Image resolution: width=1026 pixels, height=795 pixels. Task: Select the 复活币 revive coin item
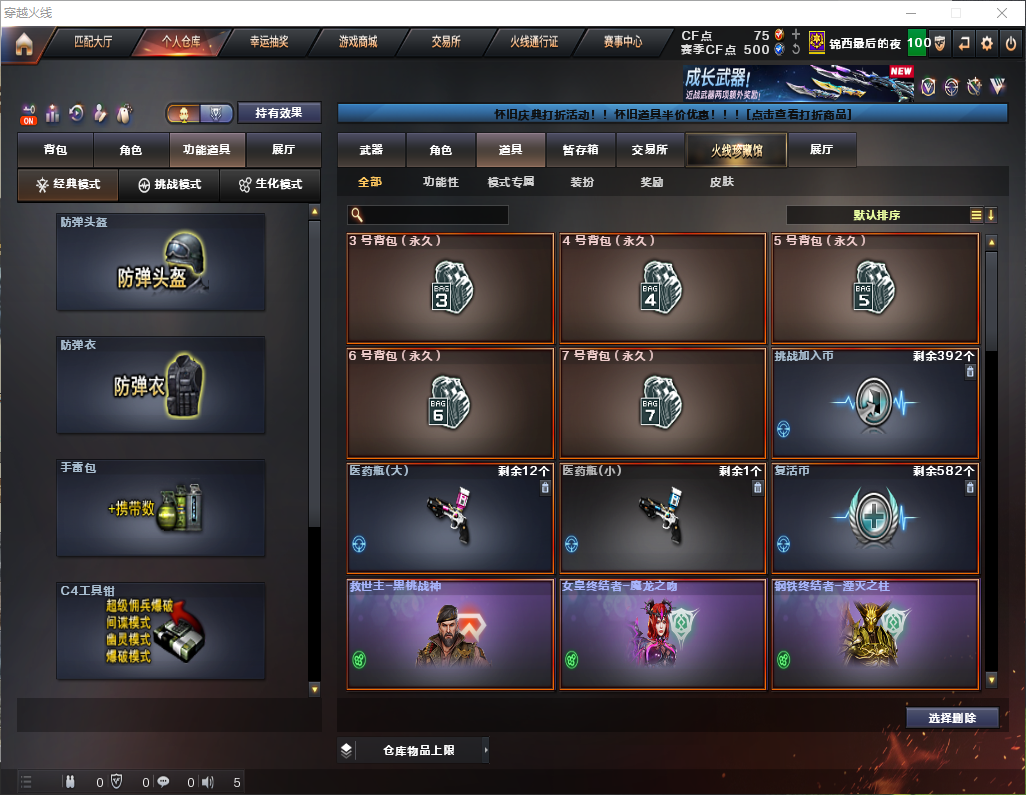[875, 517]
